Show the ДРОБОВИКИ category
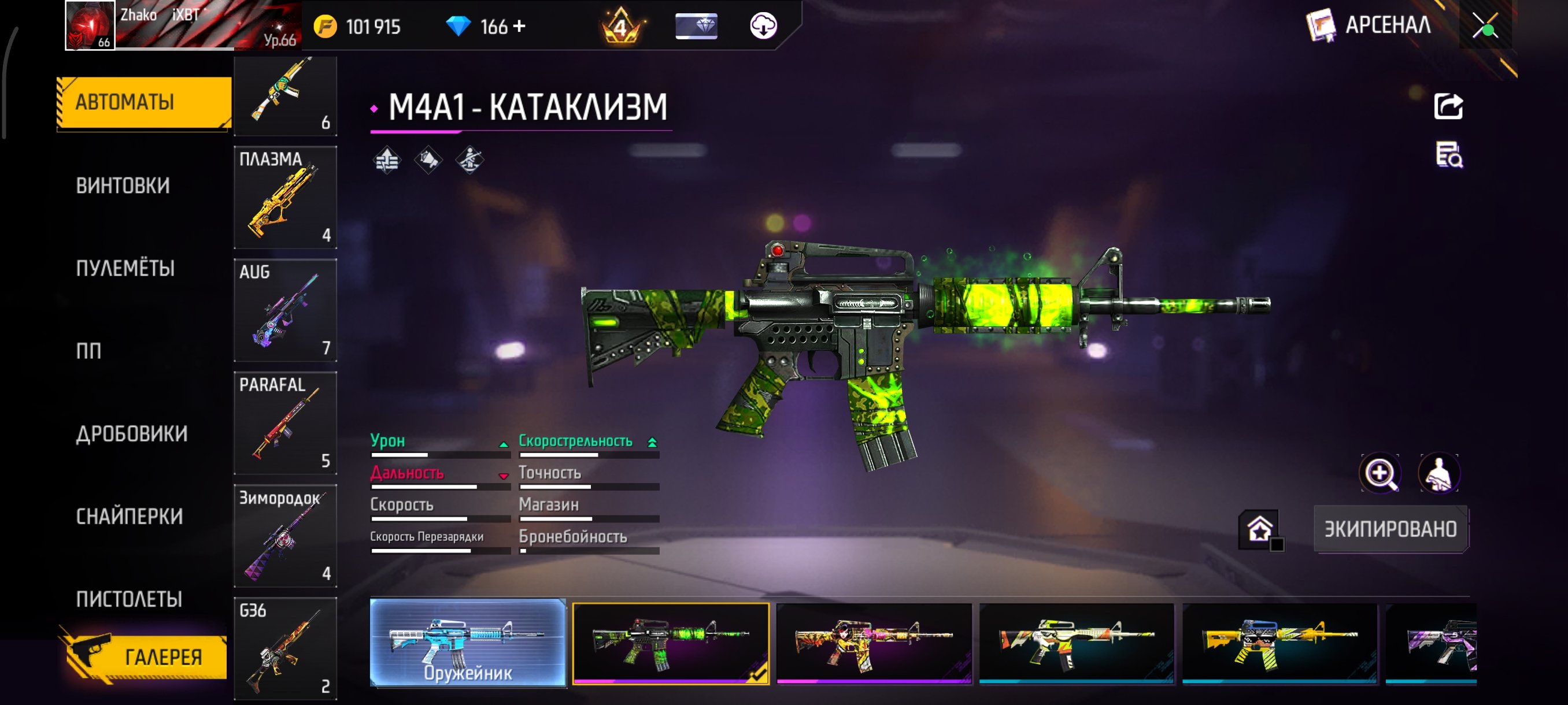The width and height of the screenshot is (1568, 705). (x=131, y=434)
